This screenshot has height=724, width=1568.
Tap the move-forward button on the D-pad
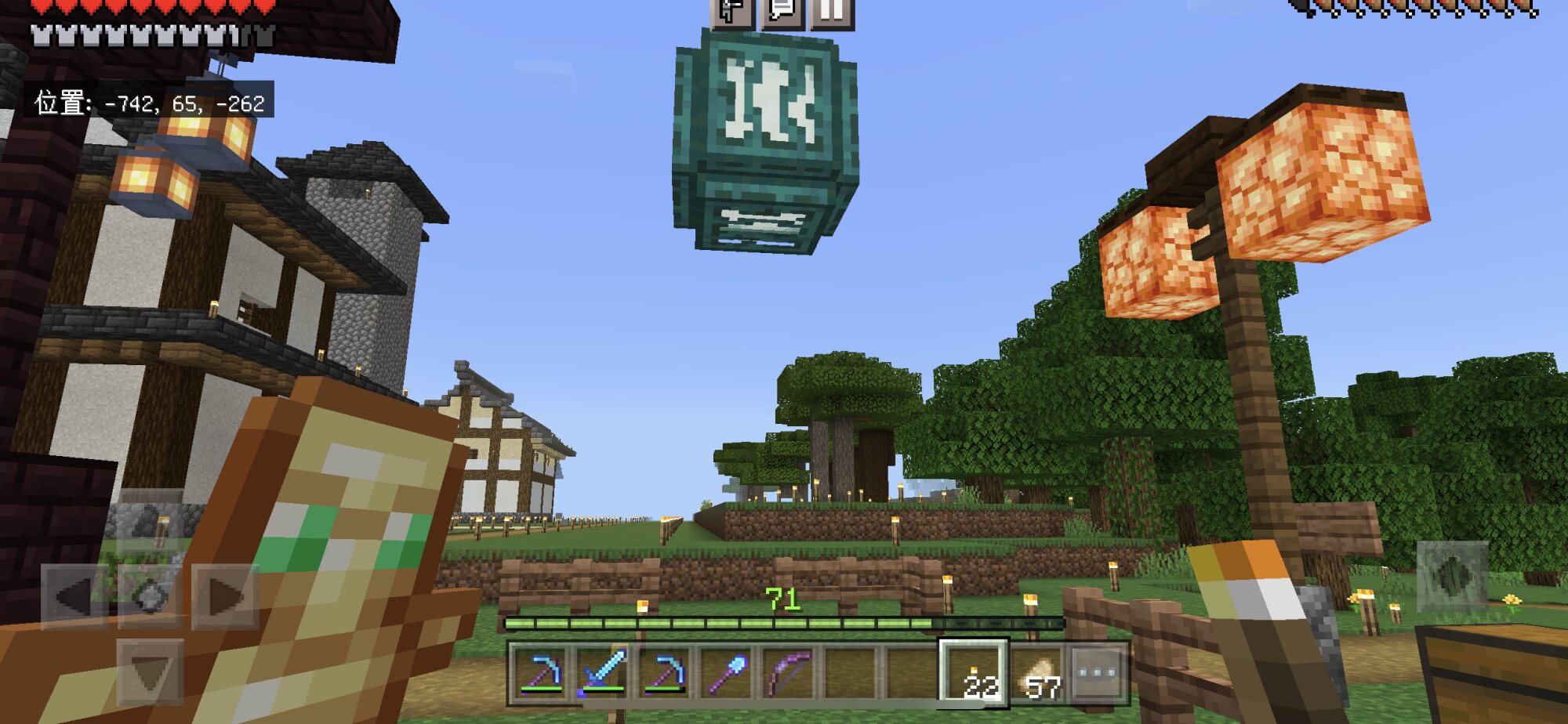(x=150, y=521)
